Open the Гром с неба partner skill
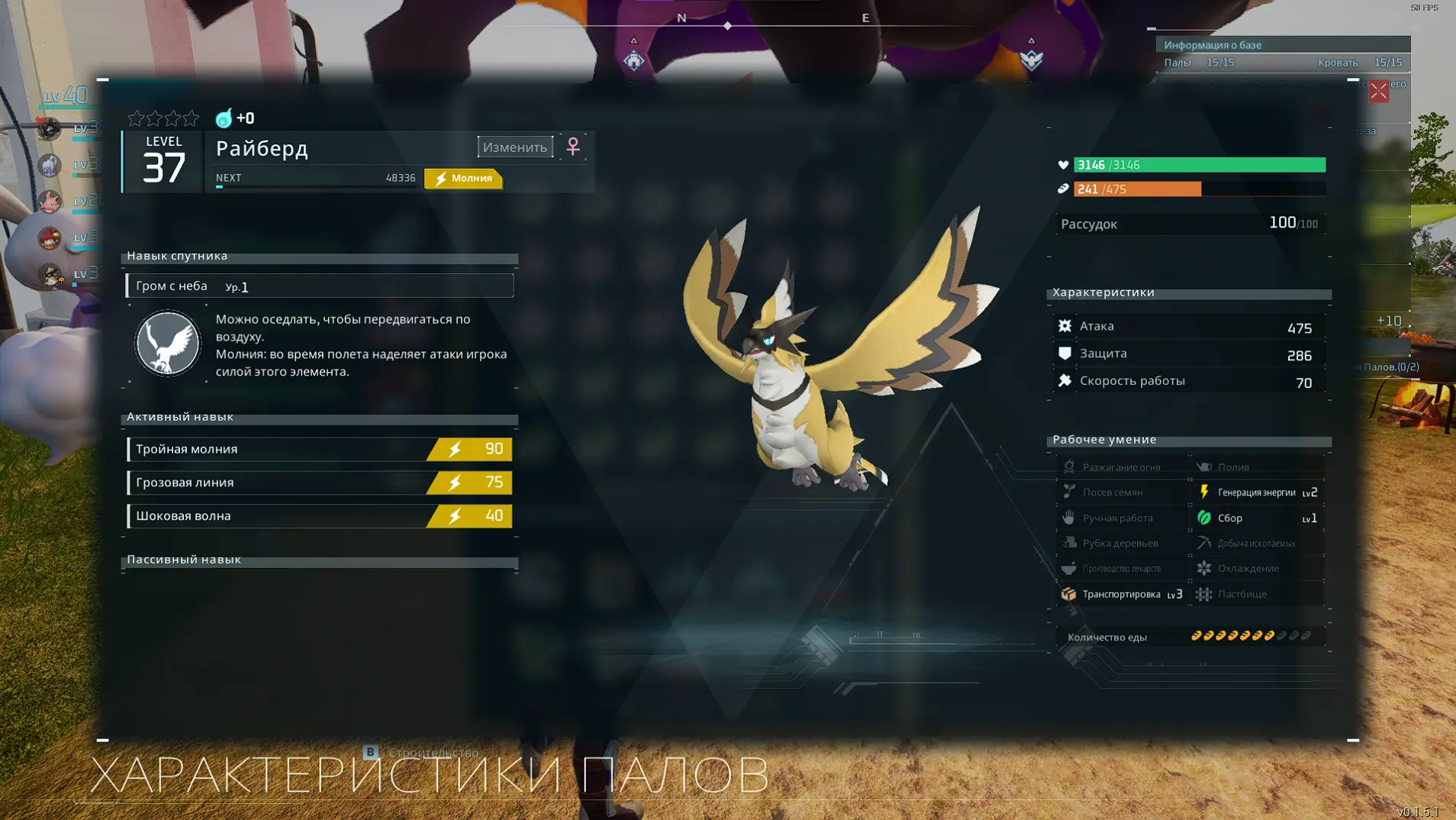Viewport: 1456px width, 820px height. [x=319, y=286]
